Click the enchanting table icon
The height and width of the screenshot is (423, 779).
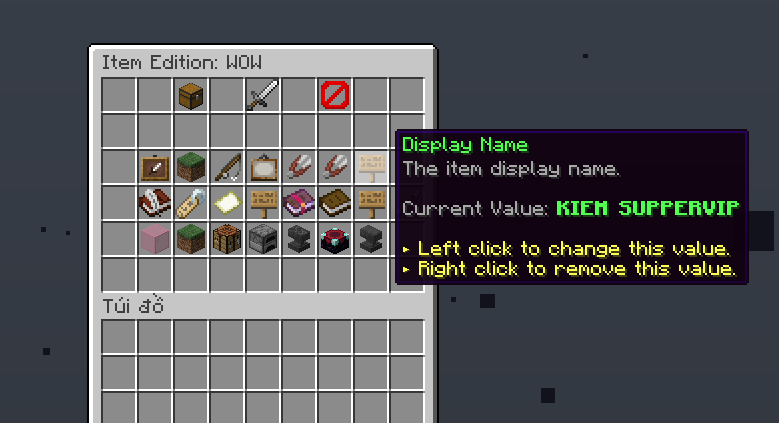pyautogui.click(x=334, y=239)
